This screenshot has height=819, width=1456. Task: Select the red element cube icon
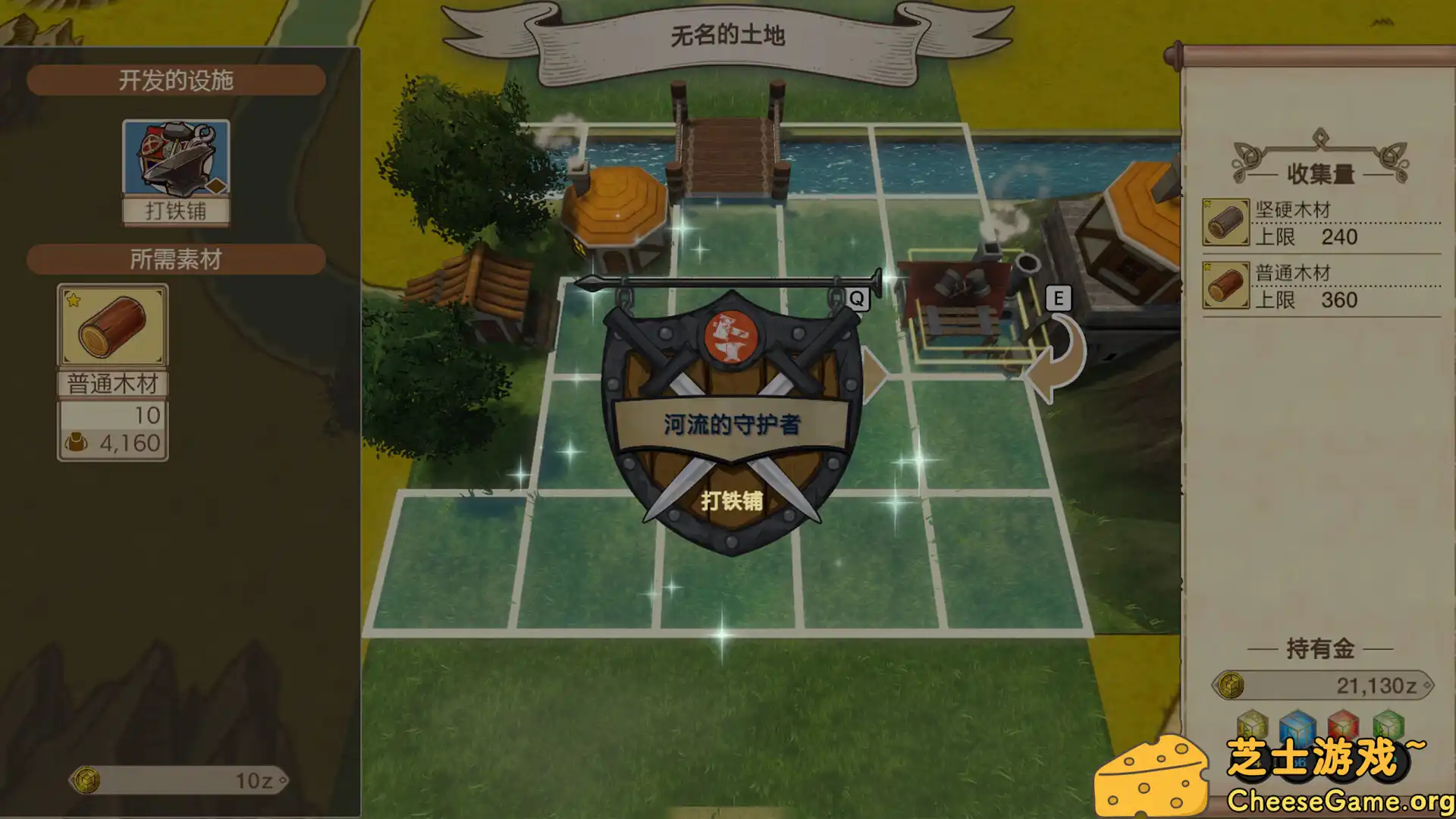click(x=1342, y=724)
